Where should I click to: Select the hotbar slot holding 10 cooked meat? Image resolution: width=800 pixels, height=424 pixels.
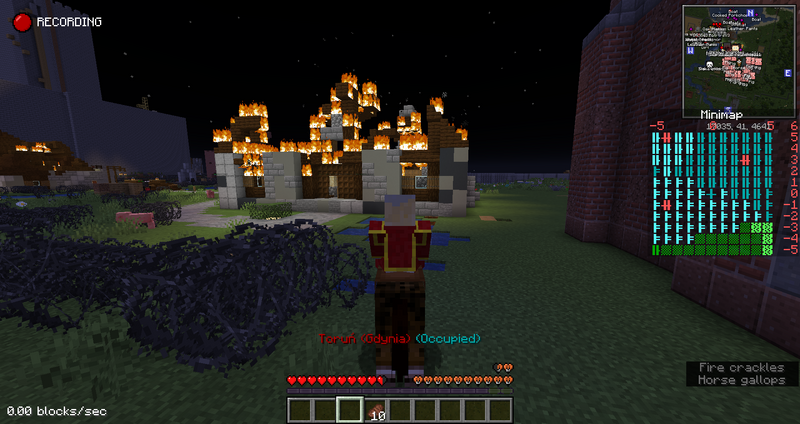(x=375, y=410)
